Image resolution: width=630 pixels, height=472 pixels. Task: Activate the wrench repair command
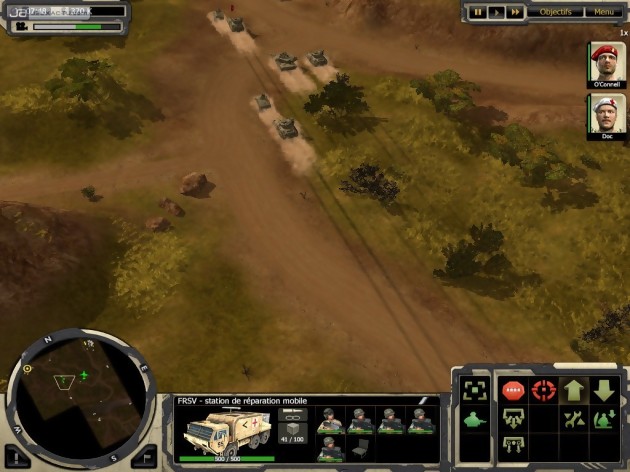pyautogui.click(x=574, y=420)
